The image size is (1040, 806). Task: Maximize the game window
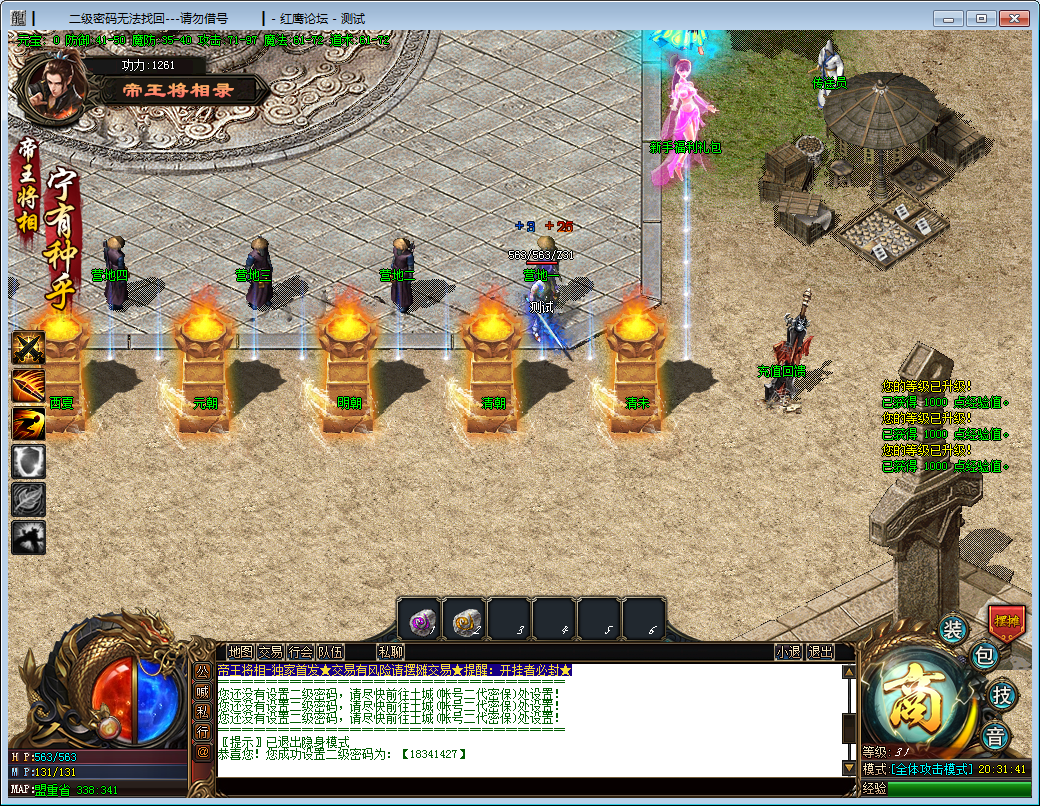coord(982,18)
